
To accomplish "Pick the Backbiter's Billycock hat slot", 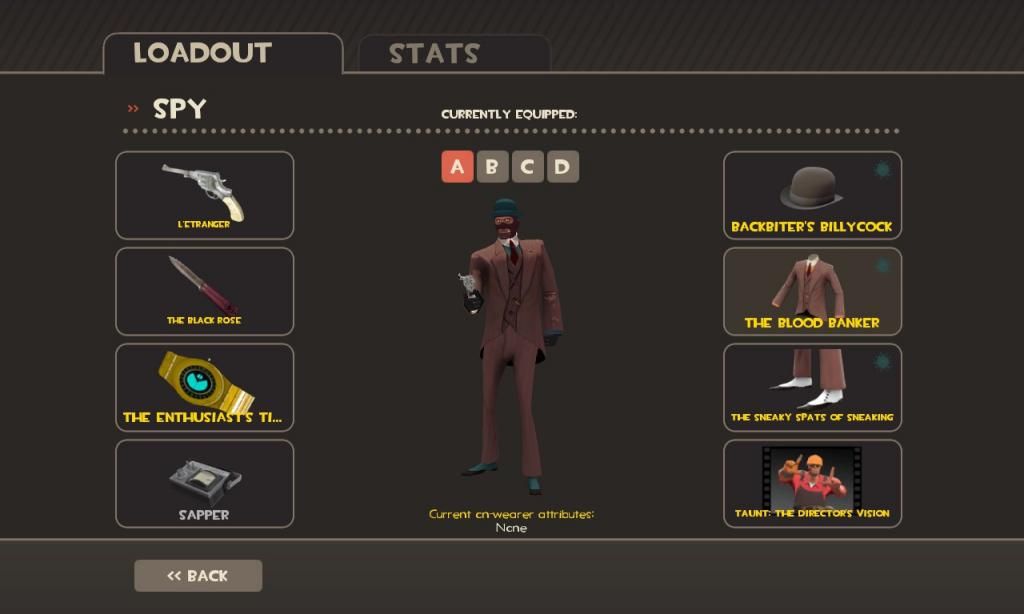I will (812, 195).
